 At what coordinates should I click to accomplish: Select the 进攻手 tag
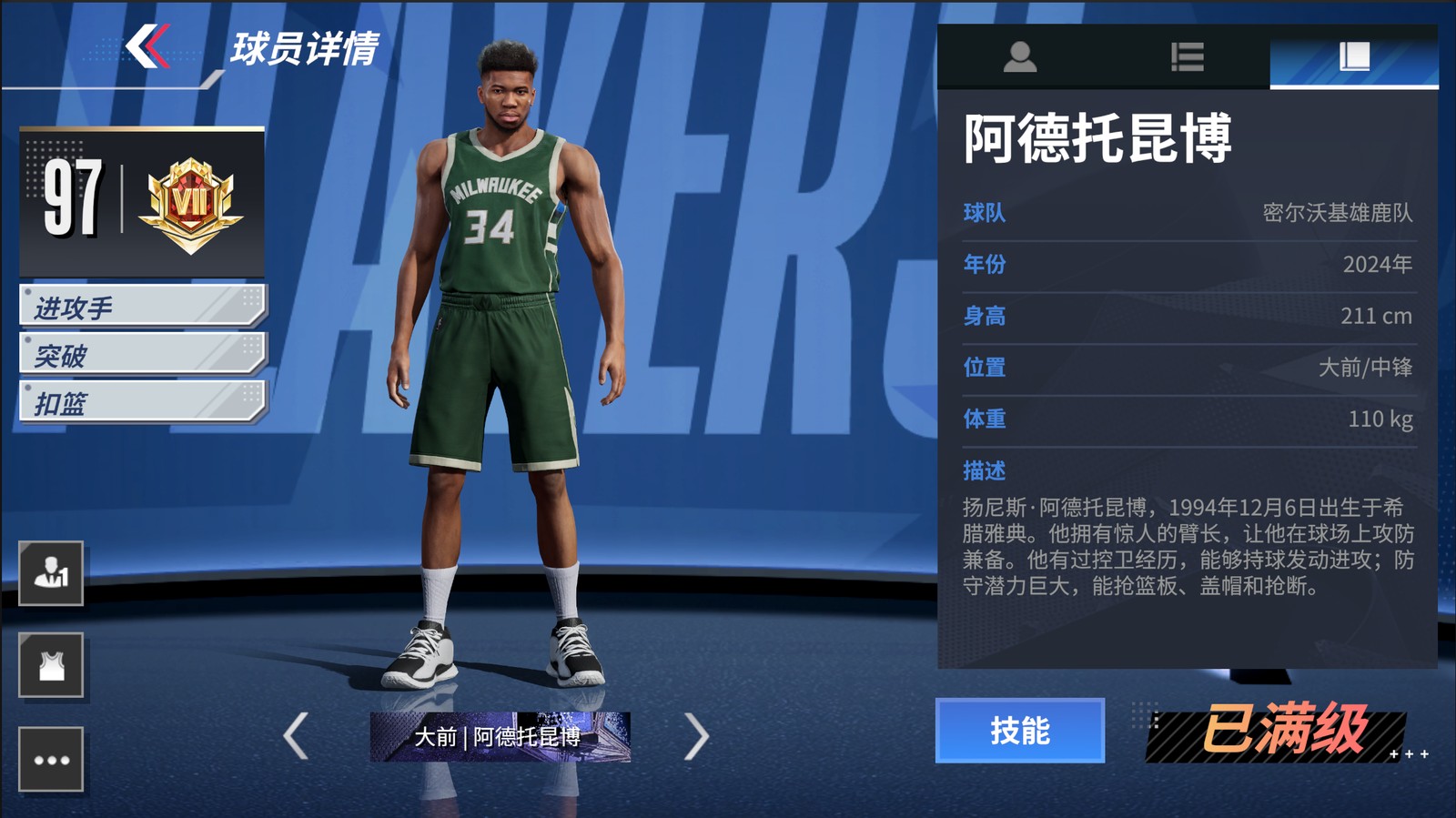[142, 307]
